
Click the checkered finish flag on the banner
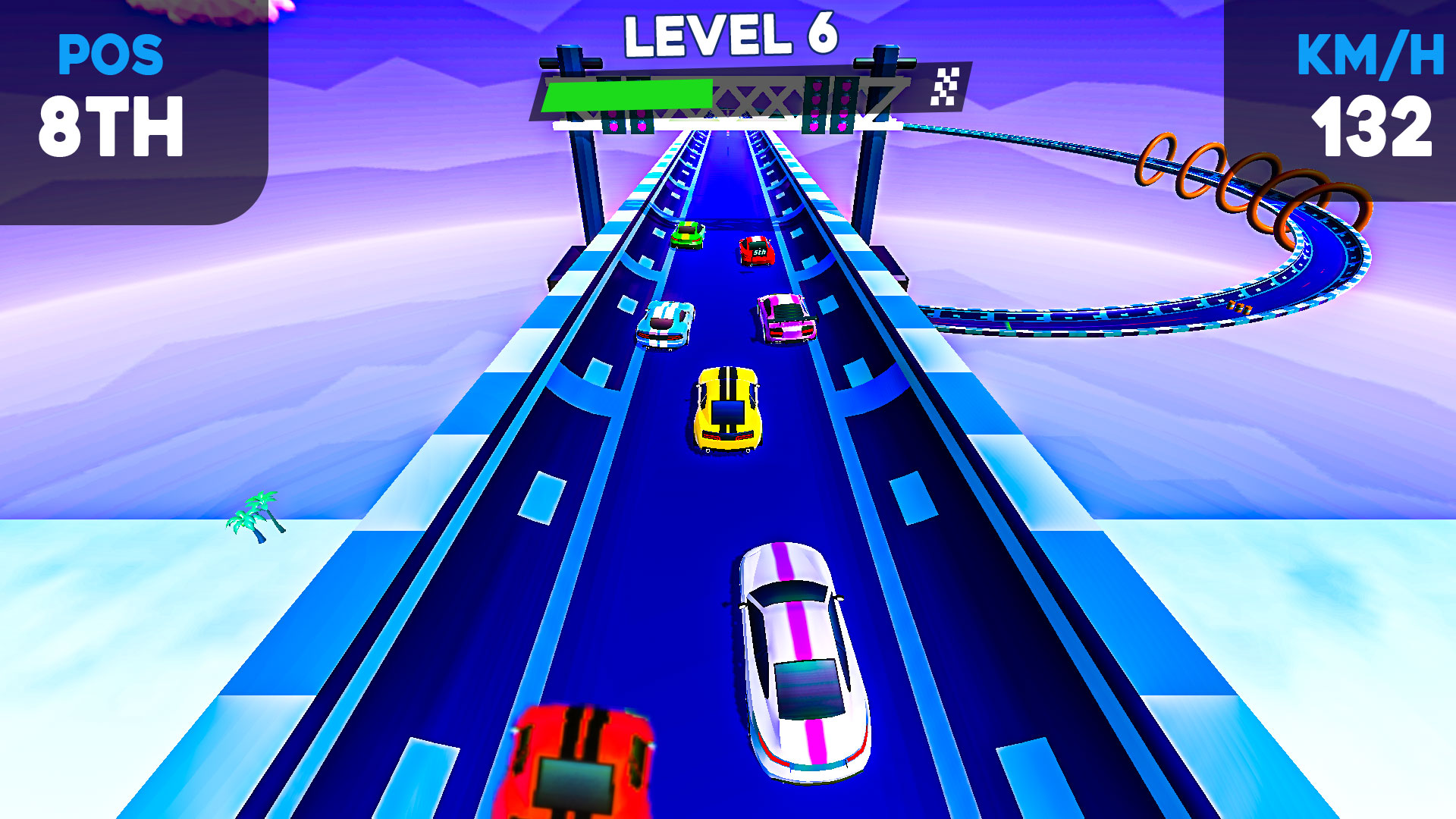[945, 86]
